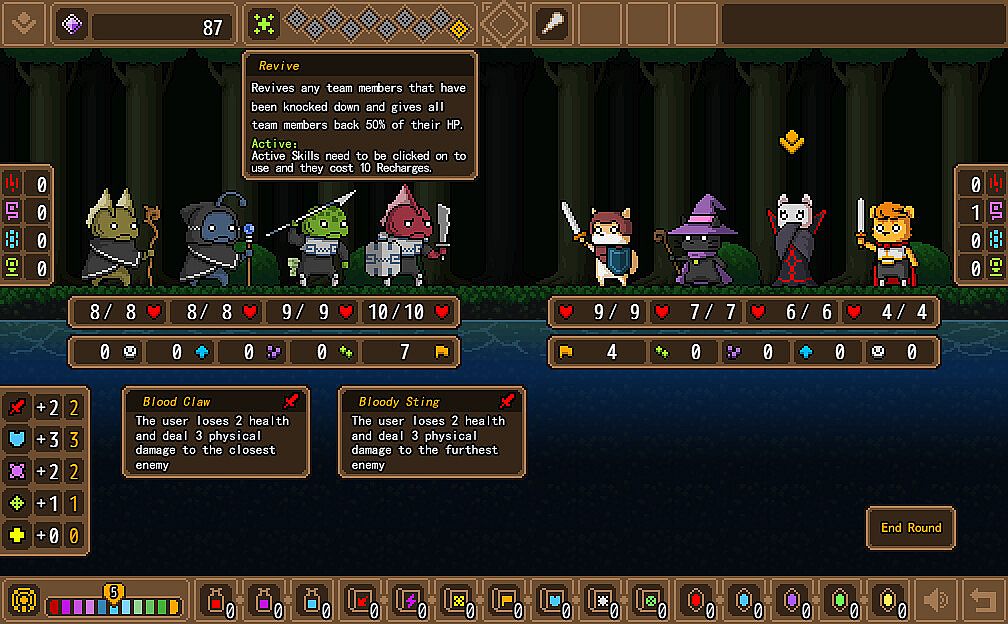Toggle the sound speaker button
The image size is (1008, 624).
(936, 600)
